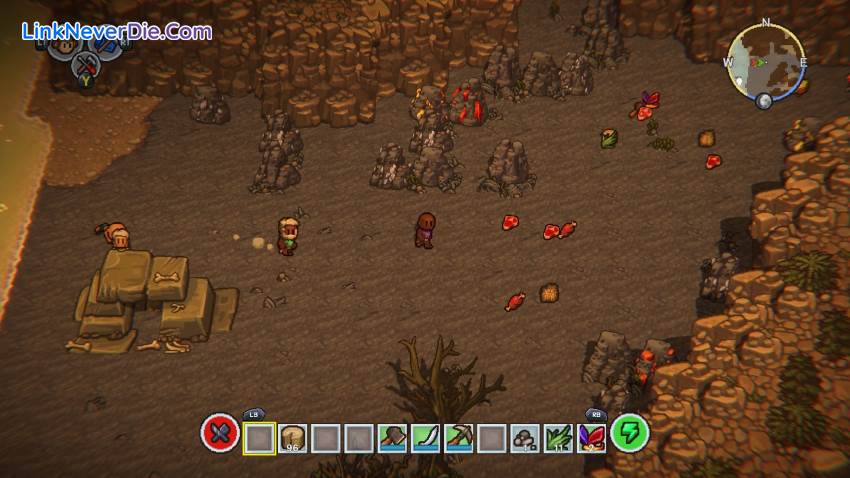The image size is (850, 478).
Task: Open the crossed tools crafting icon
Action: (x=87, y=66)
